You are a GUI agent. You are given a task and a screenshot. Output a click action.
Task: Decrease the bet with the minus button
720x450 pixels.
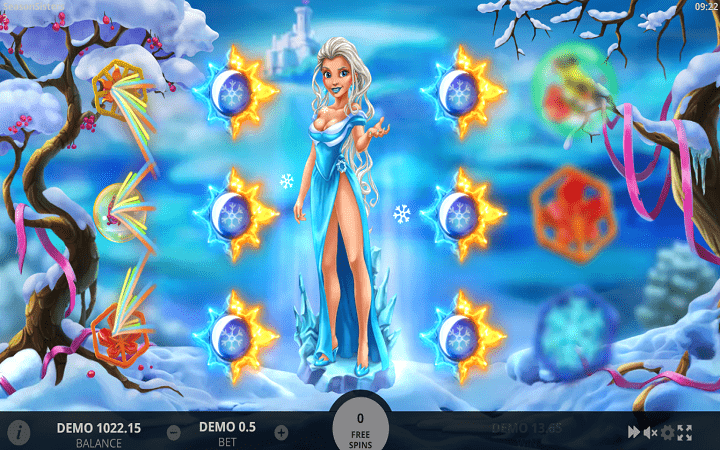coord(174,433)
